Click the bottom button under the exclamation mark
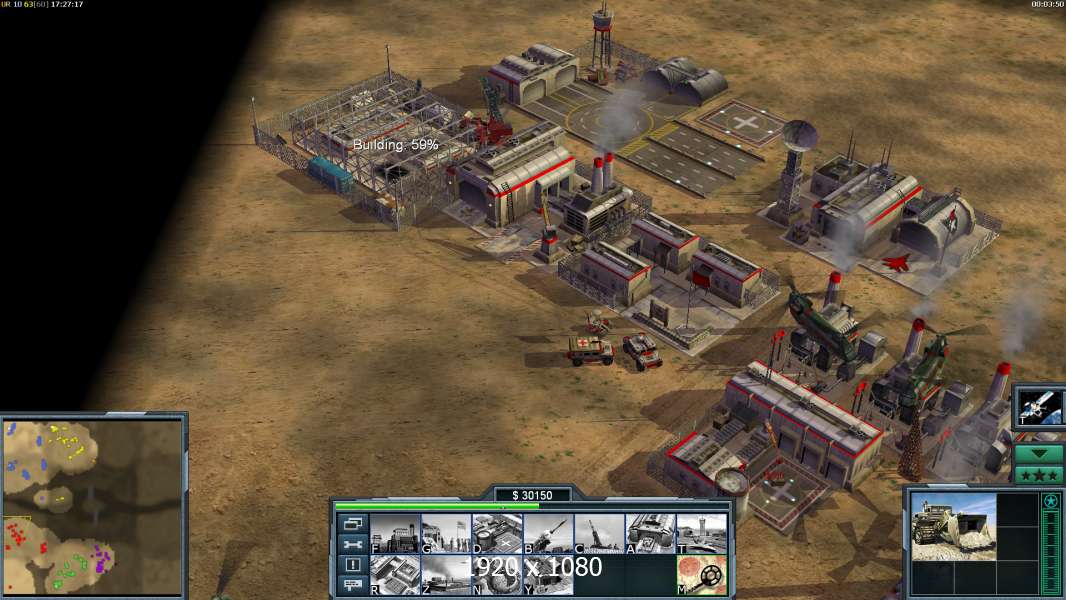The height and width of the screenshot is (600, 1066). point(352,585)
